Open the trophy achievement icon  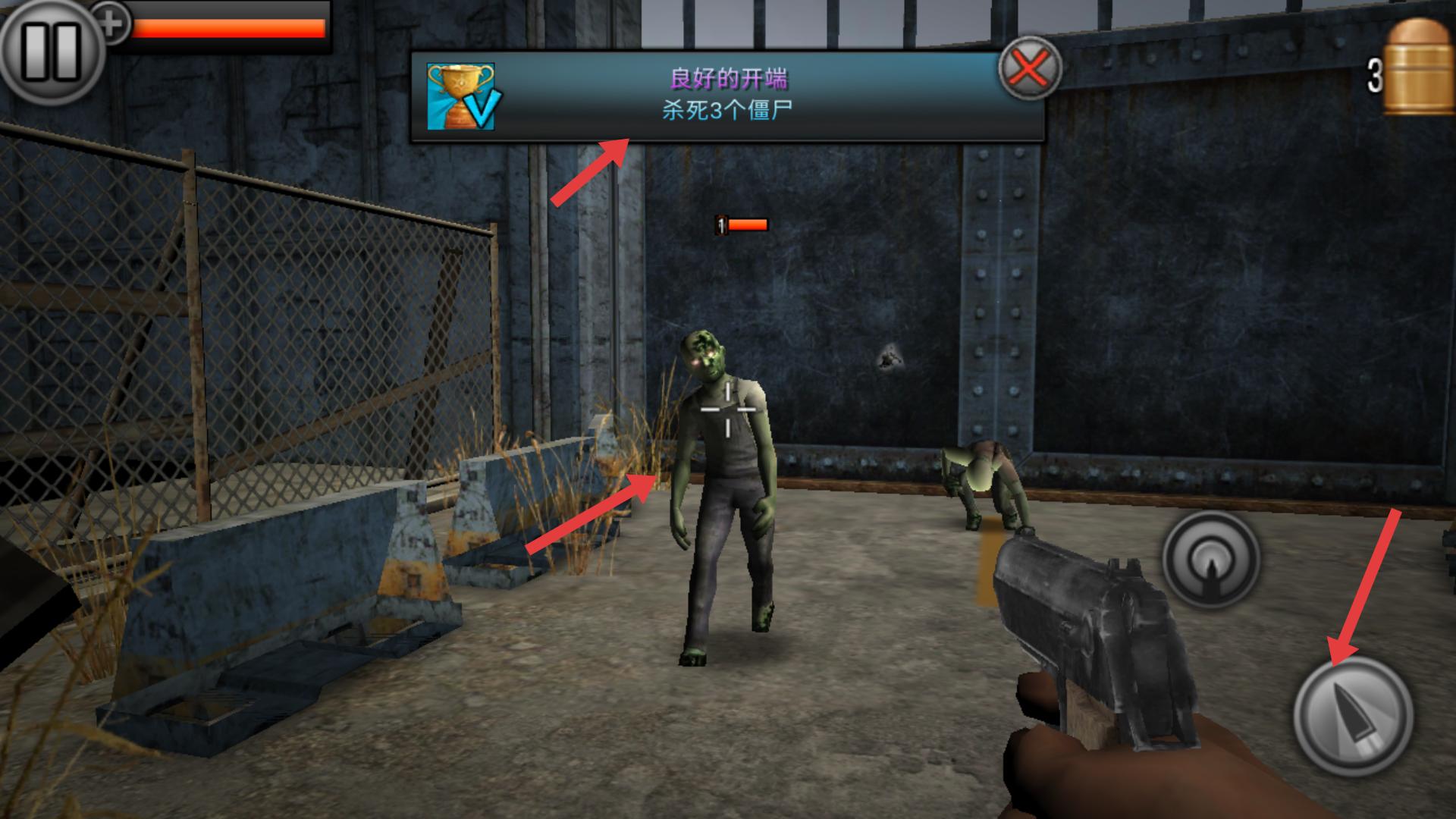(x=460, y=96)
